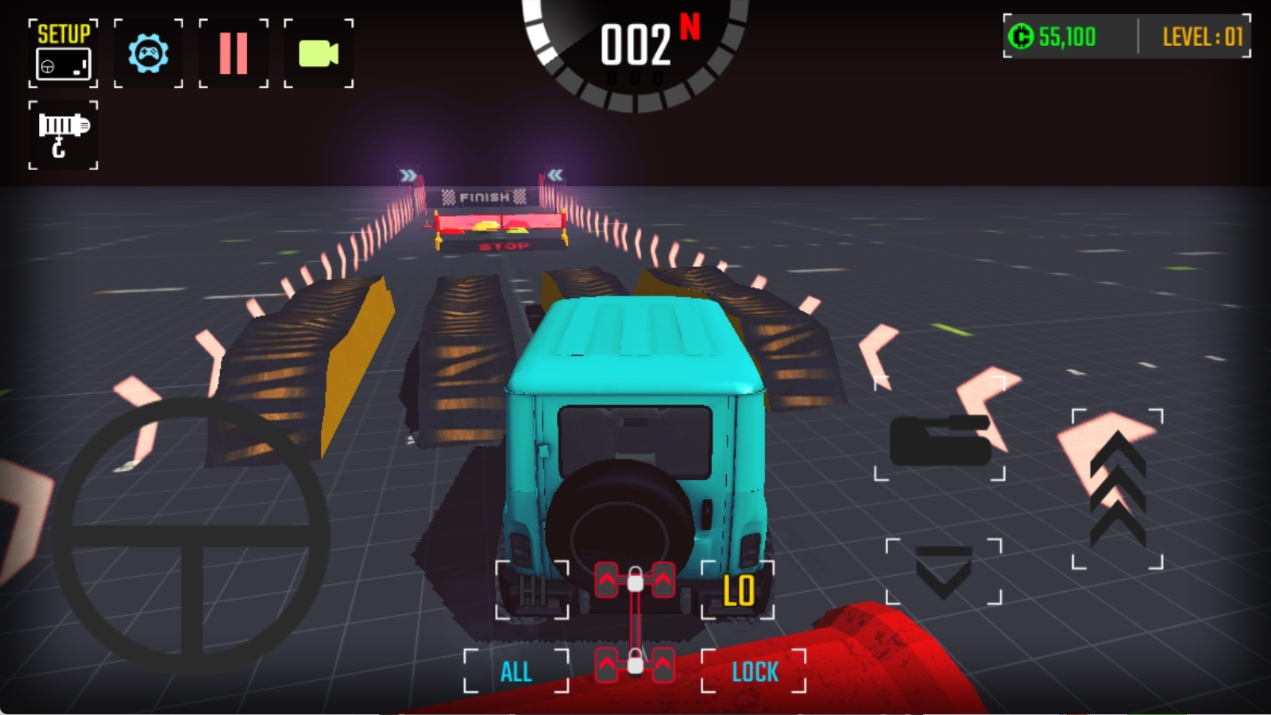
Task: Toggle ALL wheel drive mode
Action: tap(516, 671)
